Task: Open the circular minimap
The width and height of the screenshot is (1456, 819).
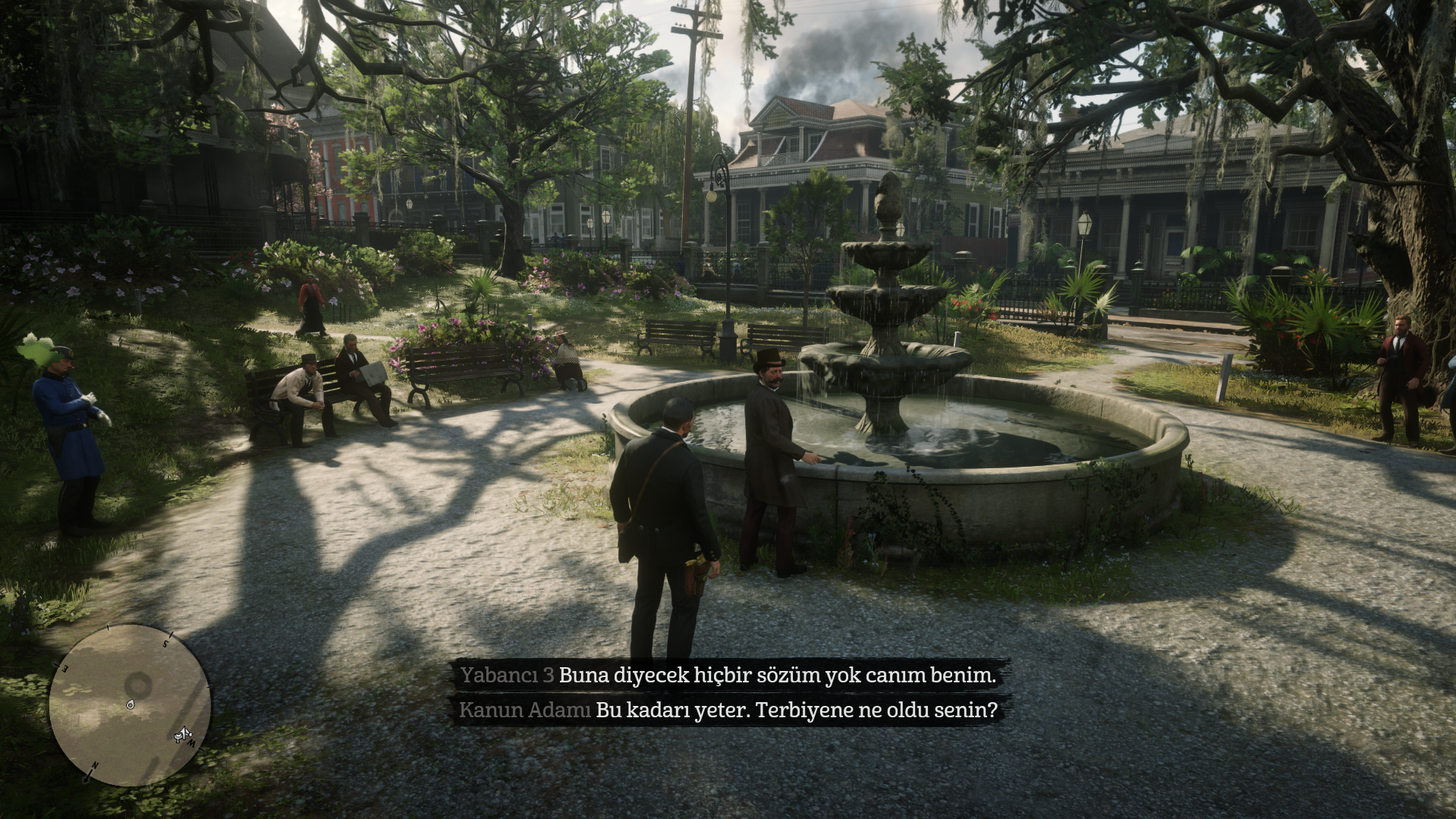Action: tap(129, 704)
